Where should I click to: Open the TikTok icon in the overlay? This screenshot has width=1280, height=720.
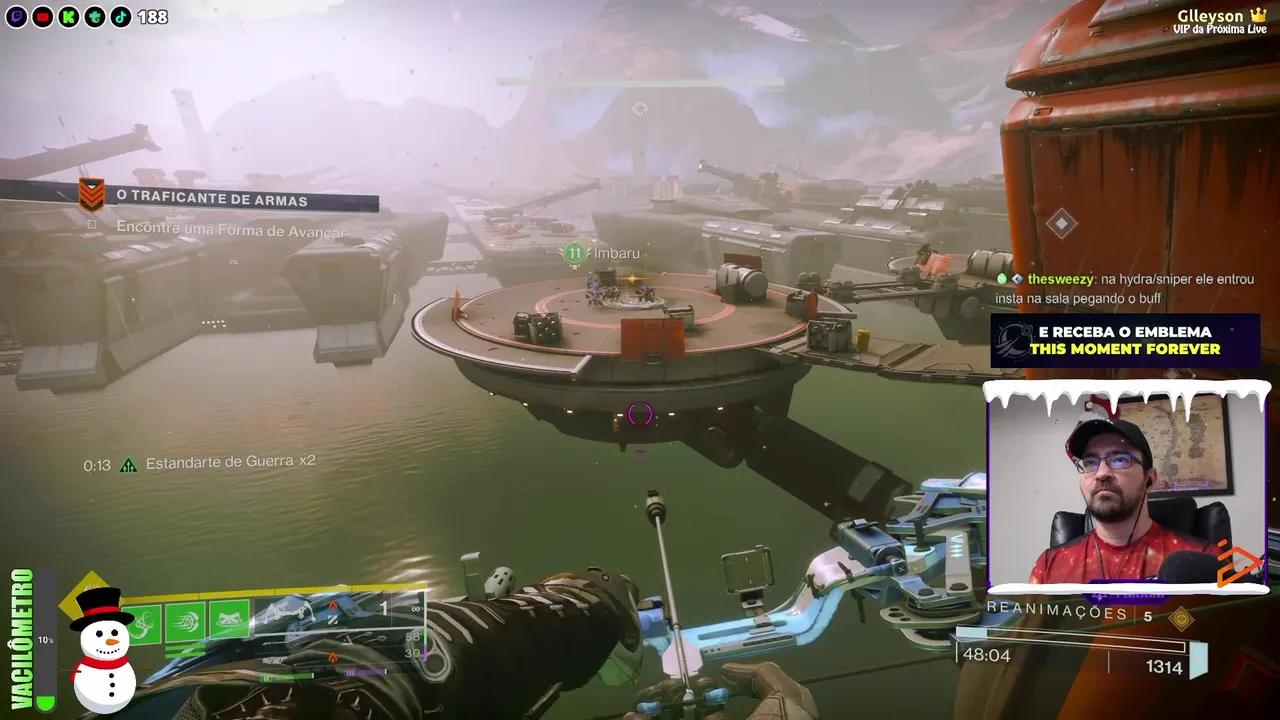coord(120,17)
